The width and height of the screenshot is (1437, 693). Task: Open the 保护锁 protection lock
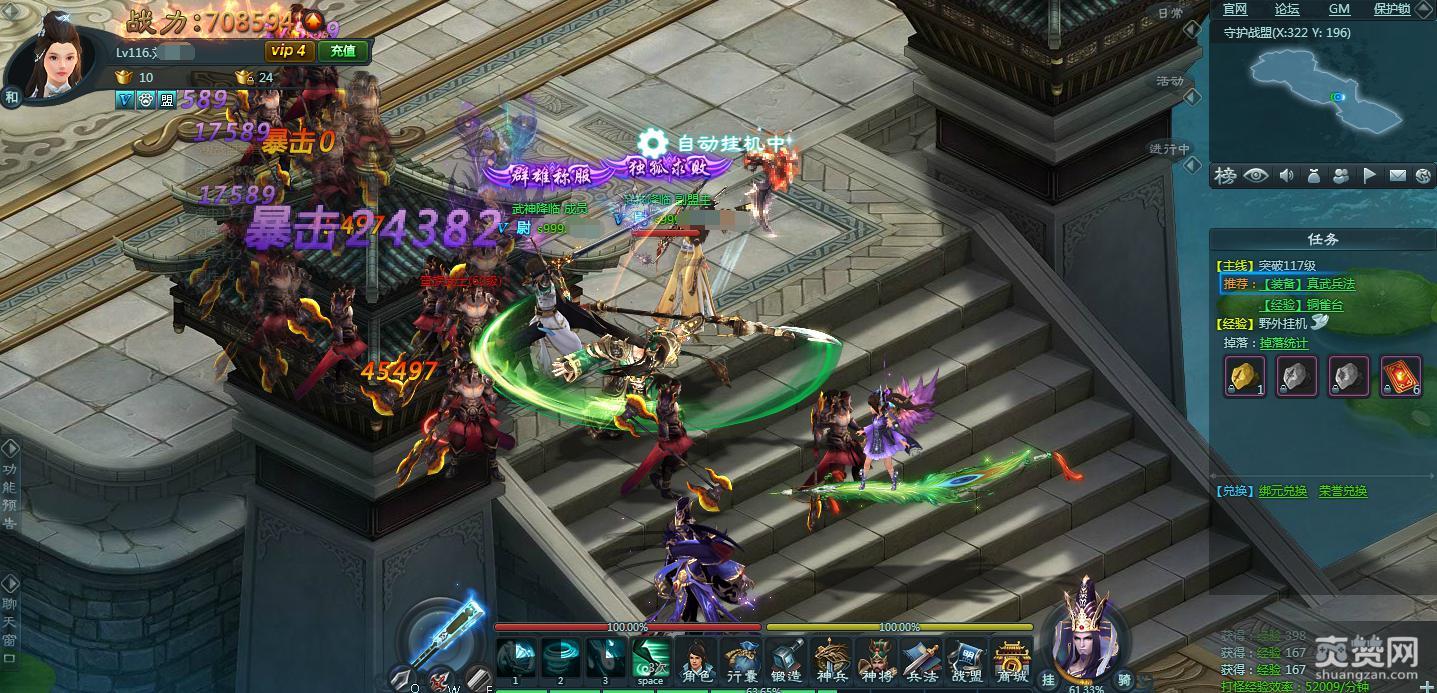point(1391,9)
